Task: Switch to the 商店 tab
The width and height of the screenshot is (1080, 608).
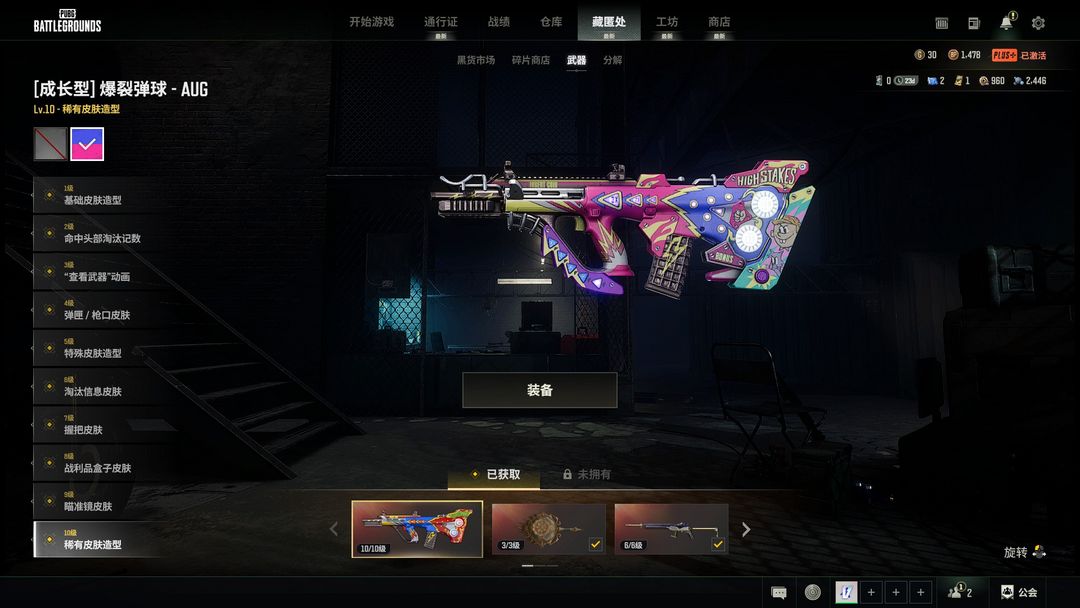Action: click(x=719, y=22)
